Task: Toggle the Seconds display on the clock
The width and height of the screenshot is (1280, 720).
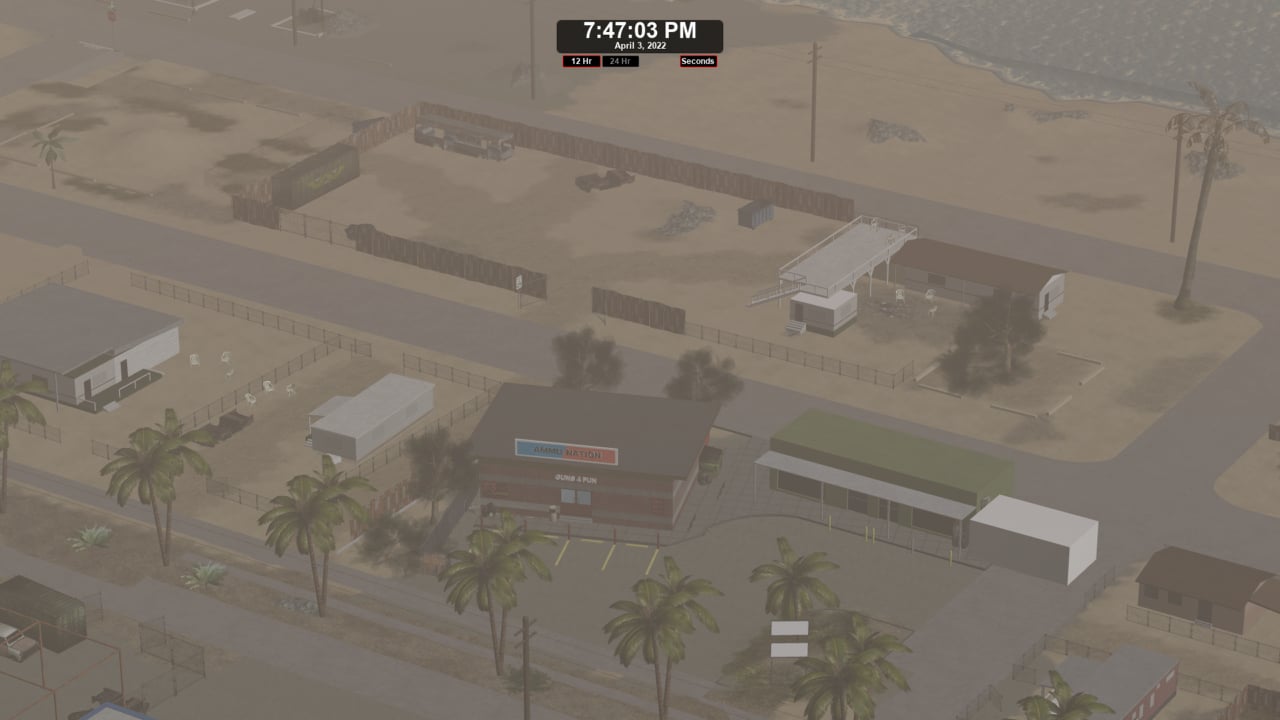Action: tap(697, 61)
